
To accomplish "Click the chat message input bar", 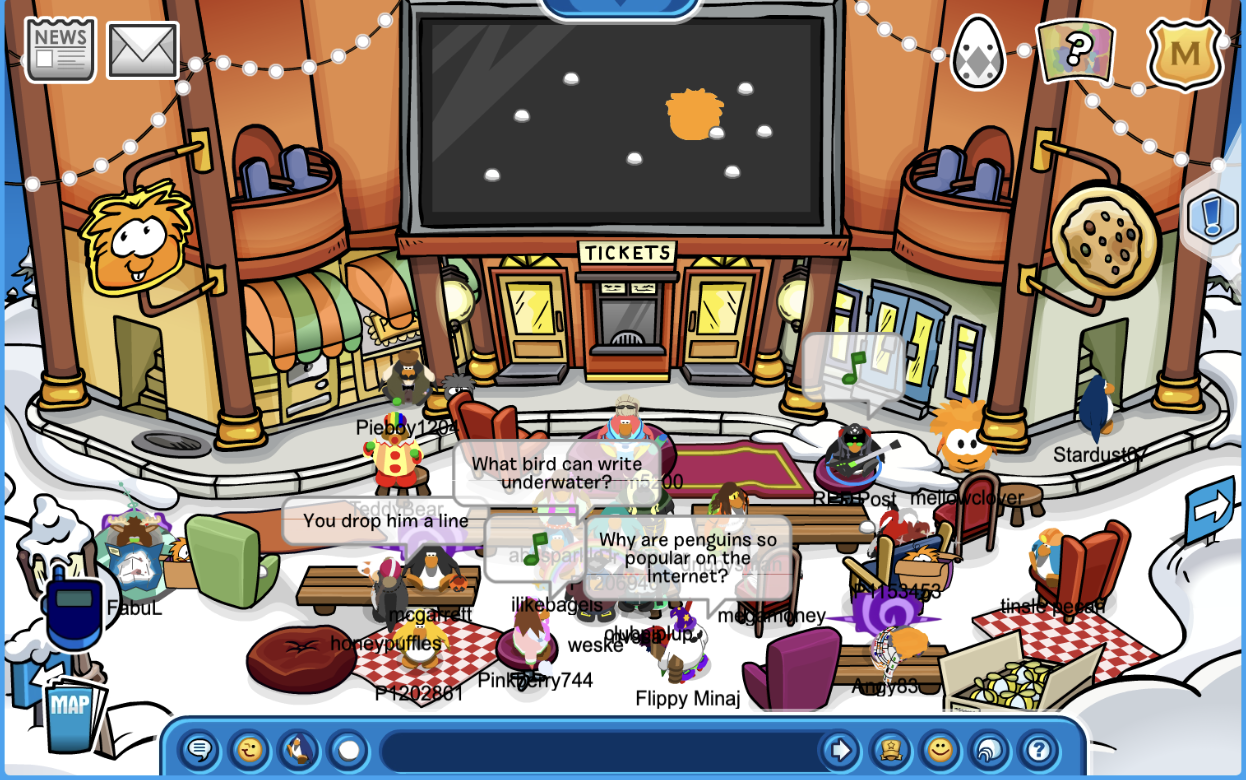I will (x=598, y=750).
